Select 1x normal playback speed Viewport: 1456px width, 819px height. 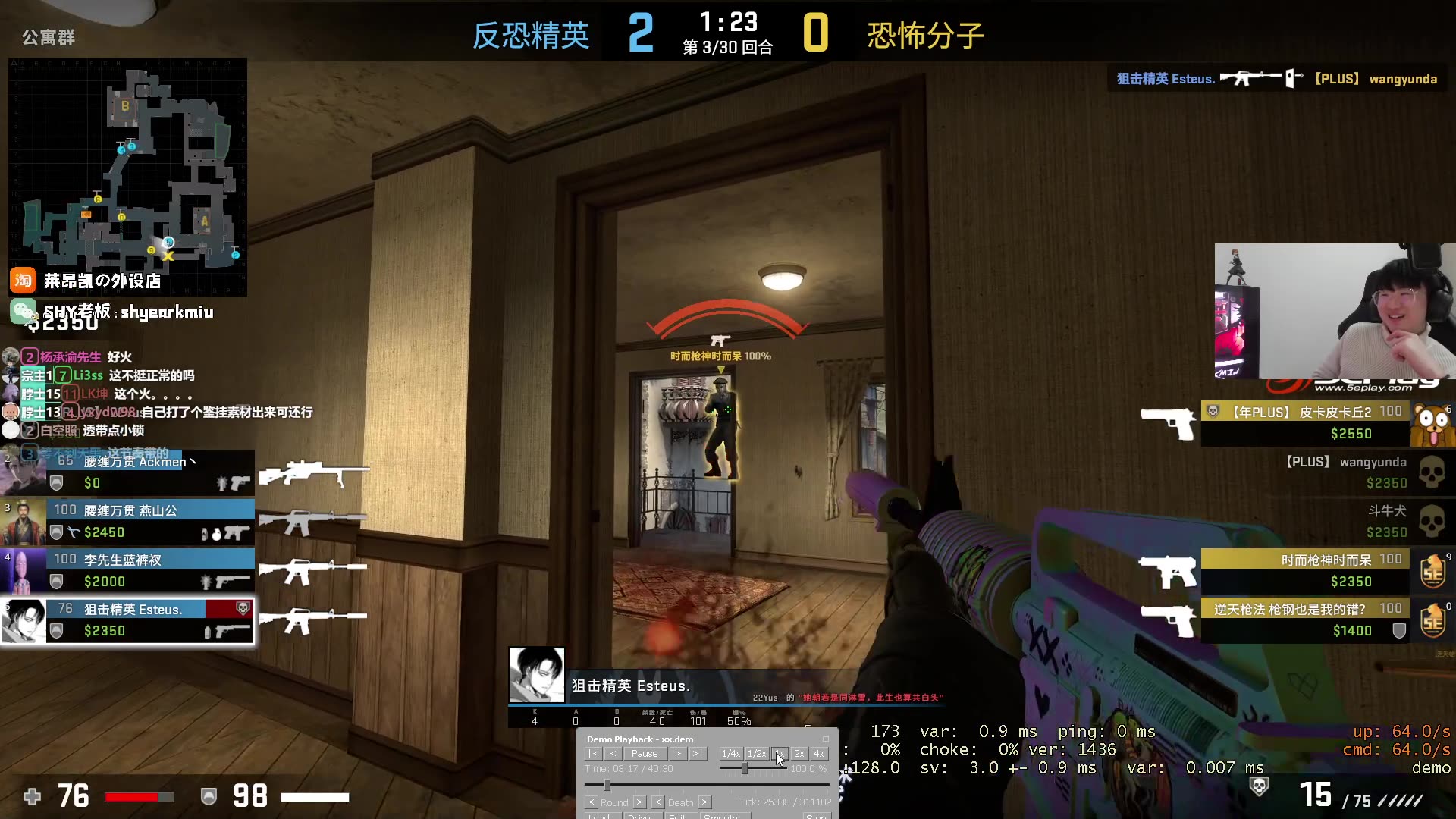tap(781, 754)
